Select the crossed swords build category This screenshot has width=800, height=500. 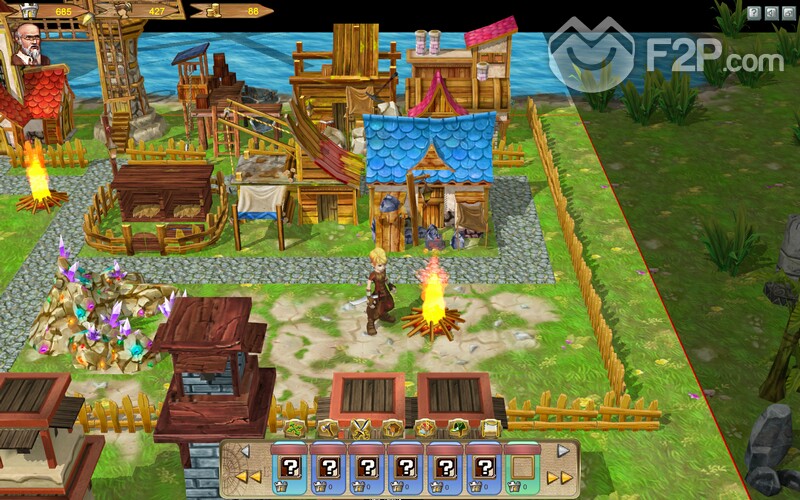359,428
